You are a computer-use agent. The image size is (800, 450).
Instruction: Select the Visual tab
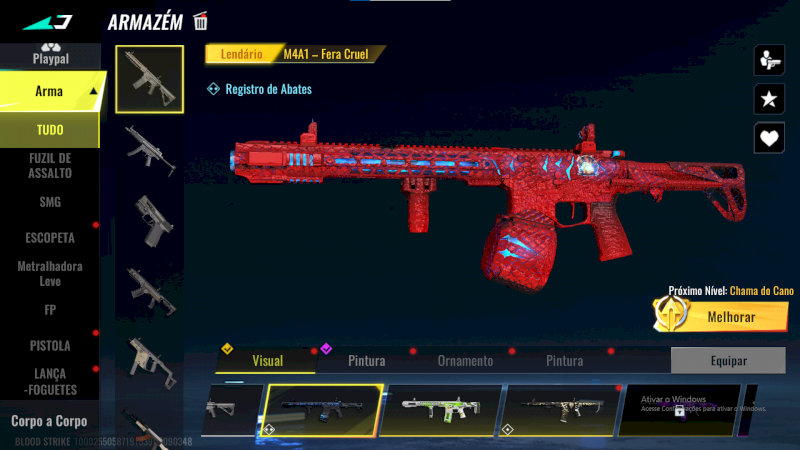tap(267, 361)
